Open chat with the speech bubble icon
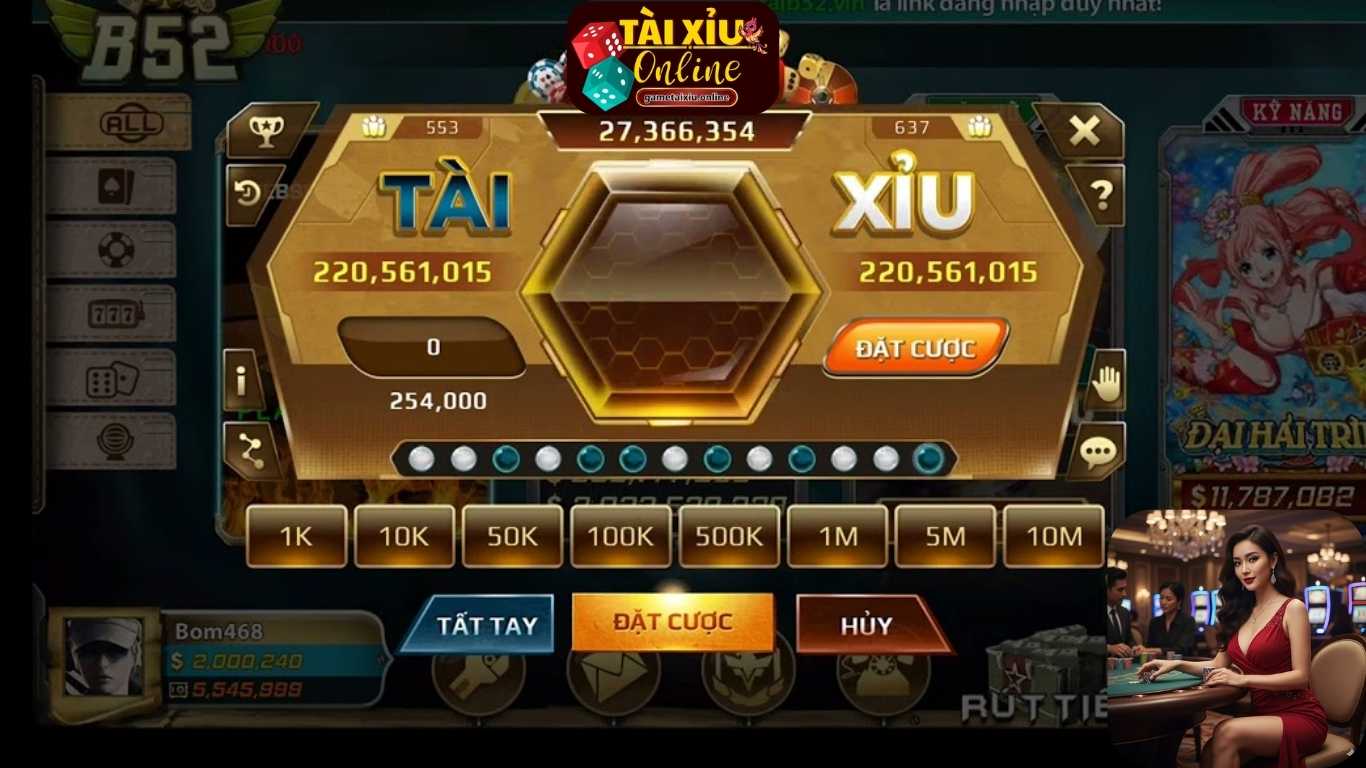The height and width of the screenshot is (768, 1366). click(x=1096, y=452)
